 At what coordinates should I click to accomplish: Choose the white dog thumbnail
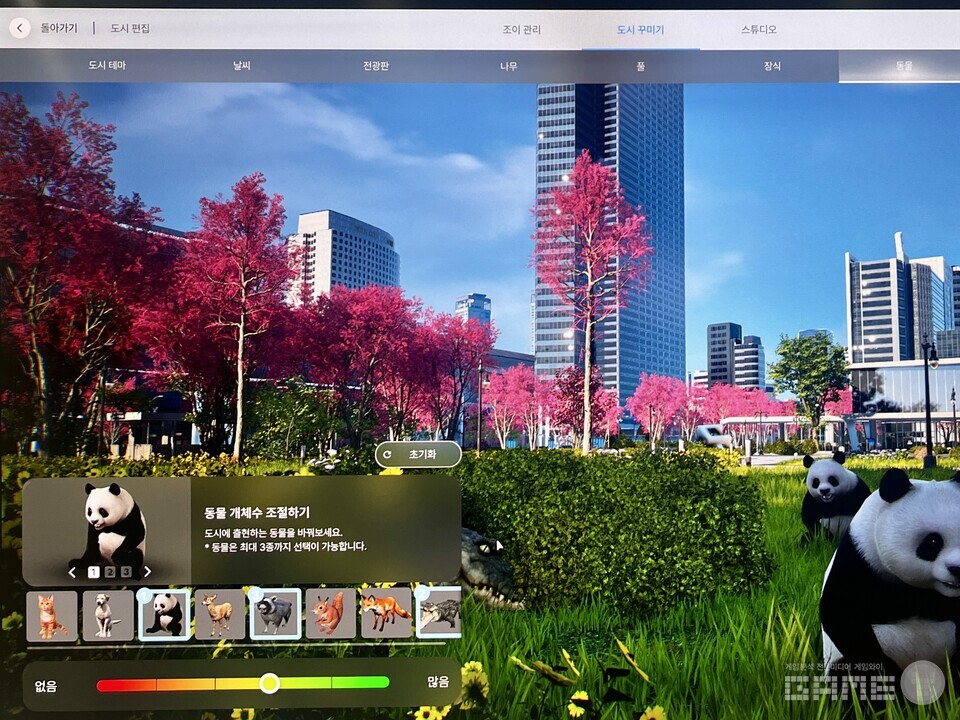coord(107,614)
